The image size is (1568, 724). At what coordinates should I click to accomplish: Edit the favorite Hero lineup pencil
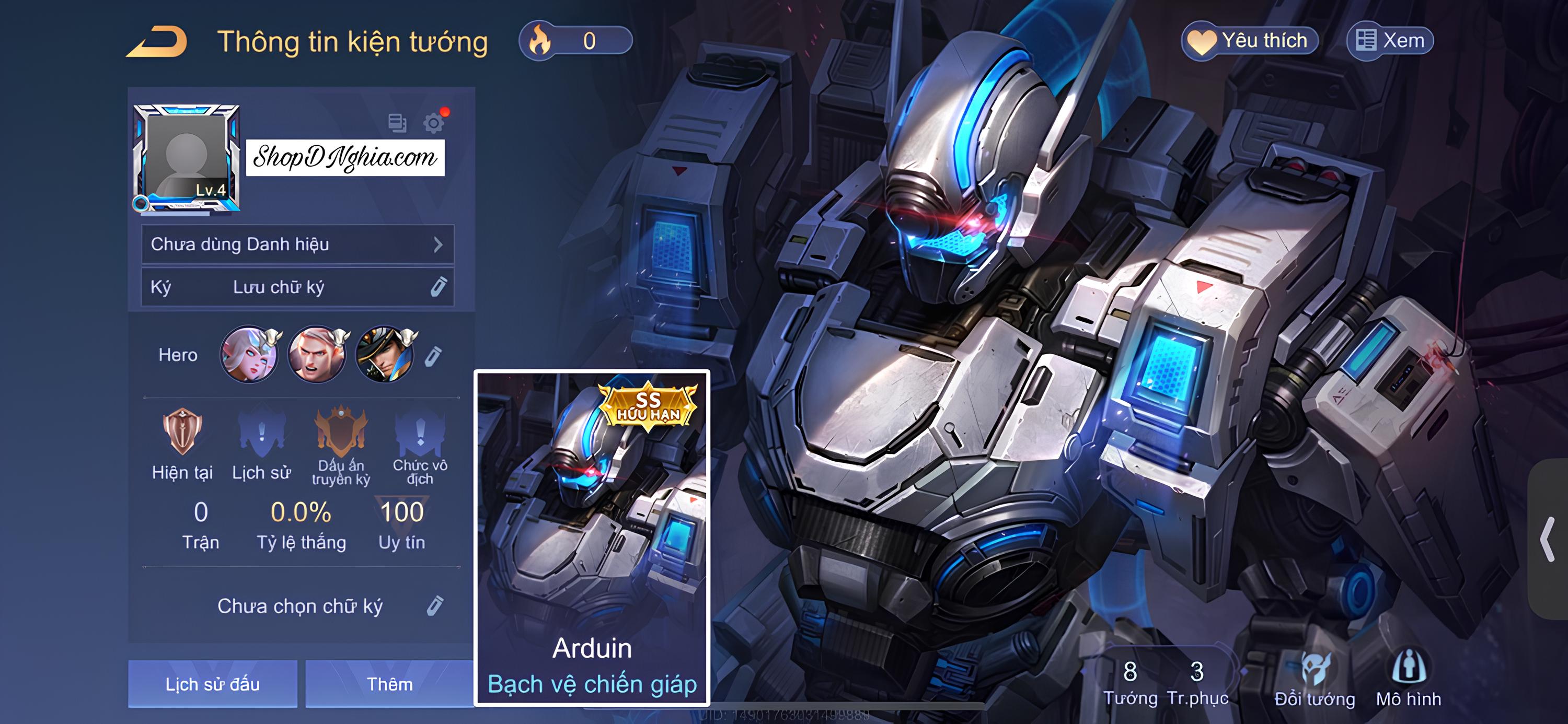[x=433, y=356]
